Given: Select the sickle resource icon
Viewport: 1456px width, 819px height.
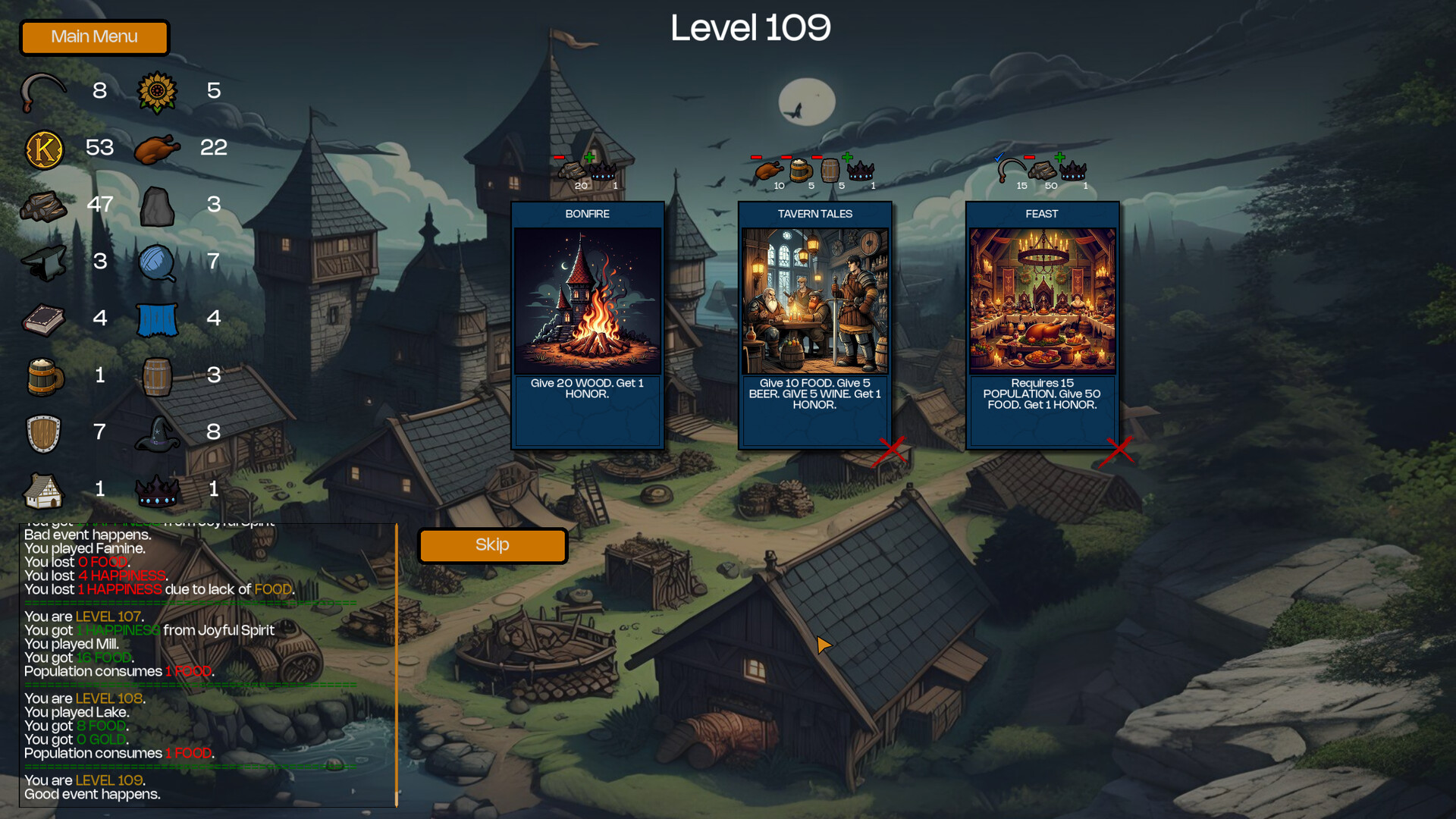Looking at the screenshot, I should tap(43, 91).
